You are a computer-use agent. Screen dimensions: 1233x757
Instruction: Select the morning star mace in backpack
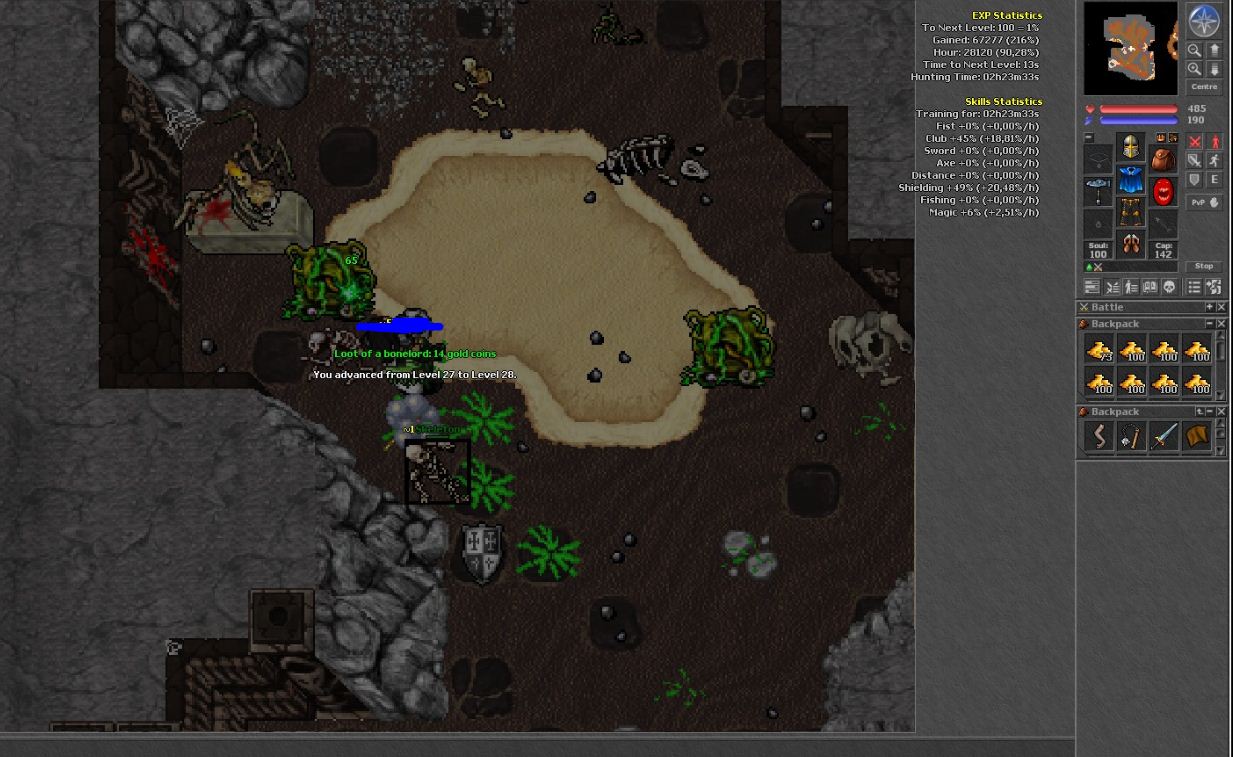point(1131,436)
